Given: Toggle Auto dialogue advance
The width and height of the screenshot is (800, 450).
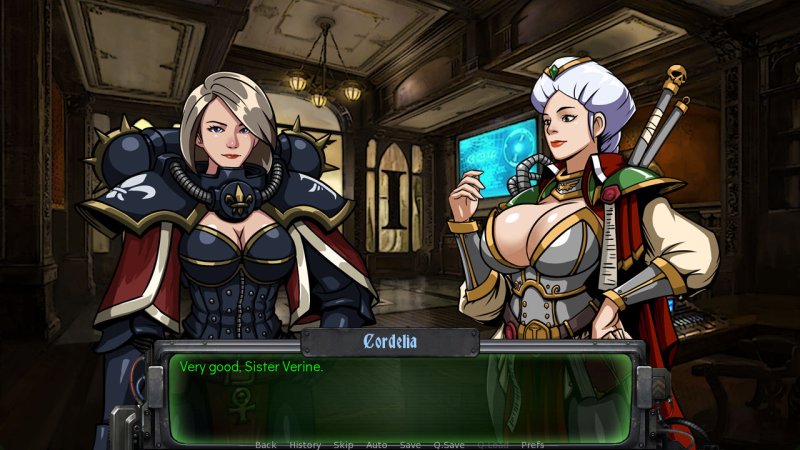Looking at the screenshot, I should (x=376, y=444).
